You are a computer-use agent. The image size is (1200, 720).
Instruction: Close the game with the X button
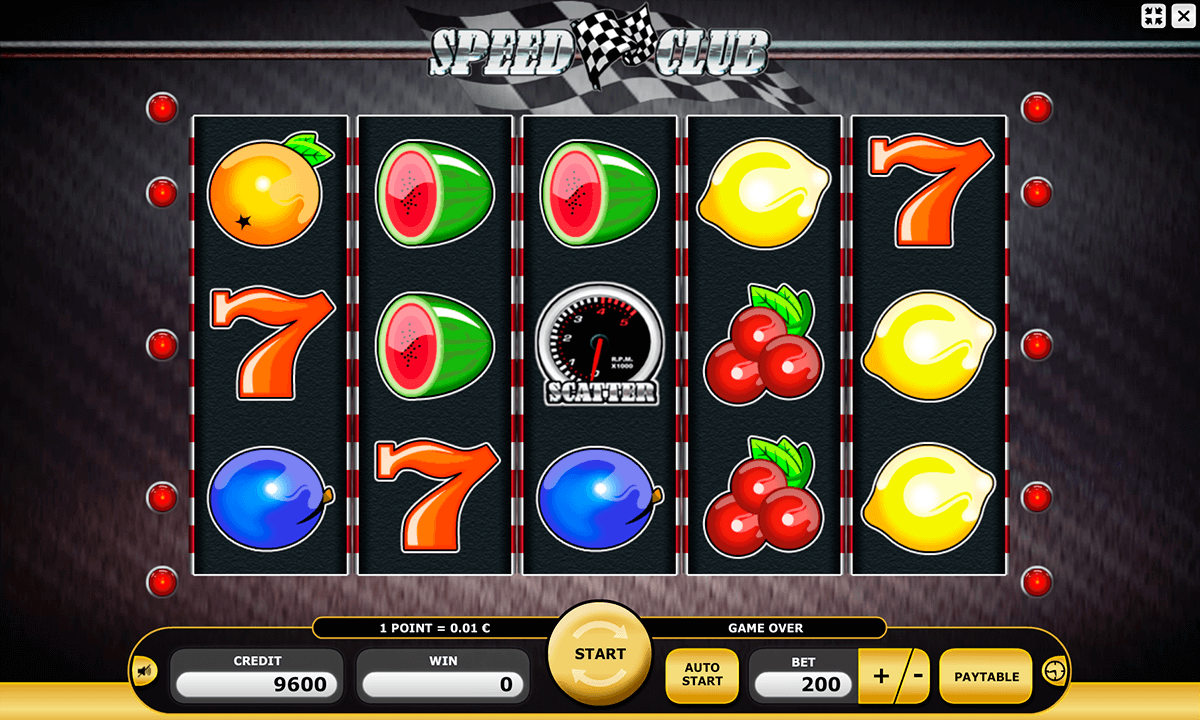(1182, 15)
